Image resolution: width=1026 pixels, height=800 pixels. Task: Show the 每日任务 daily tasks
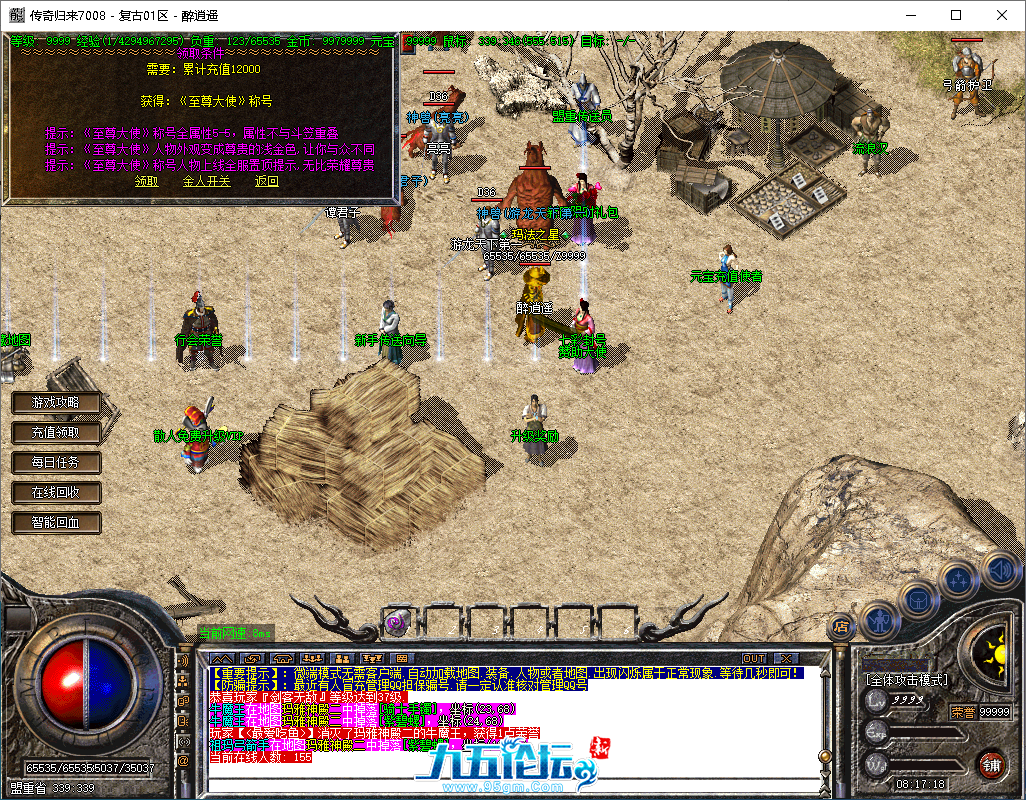pos(57,462)
